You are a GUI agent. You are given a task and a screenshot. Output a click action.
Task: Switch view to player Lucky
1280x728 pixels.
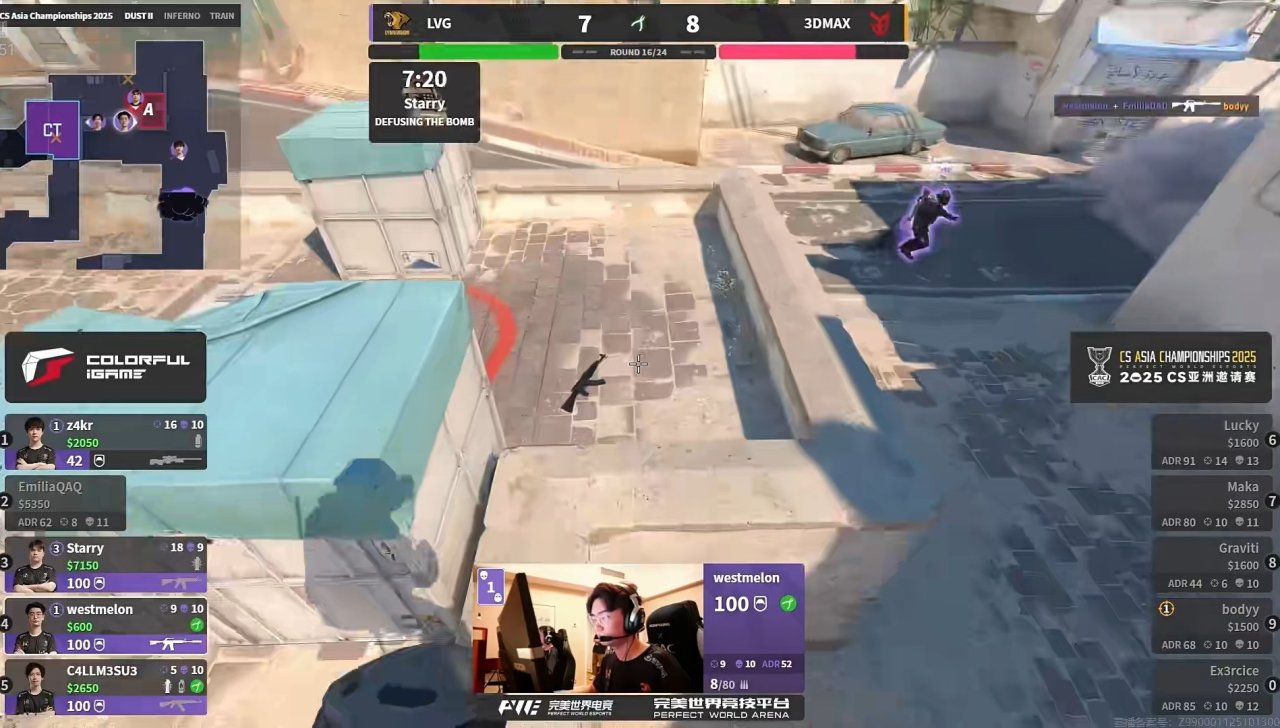(1211, 442)
